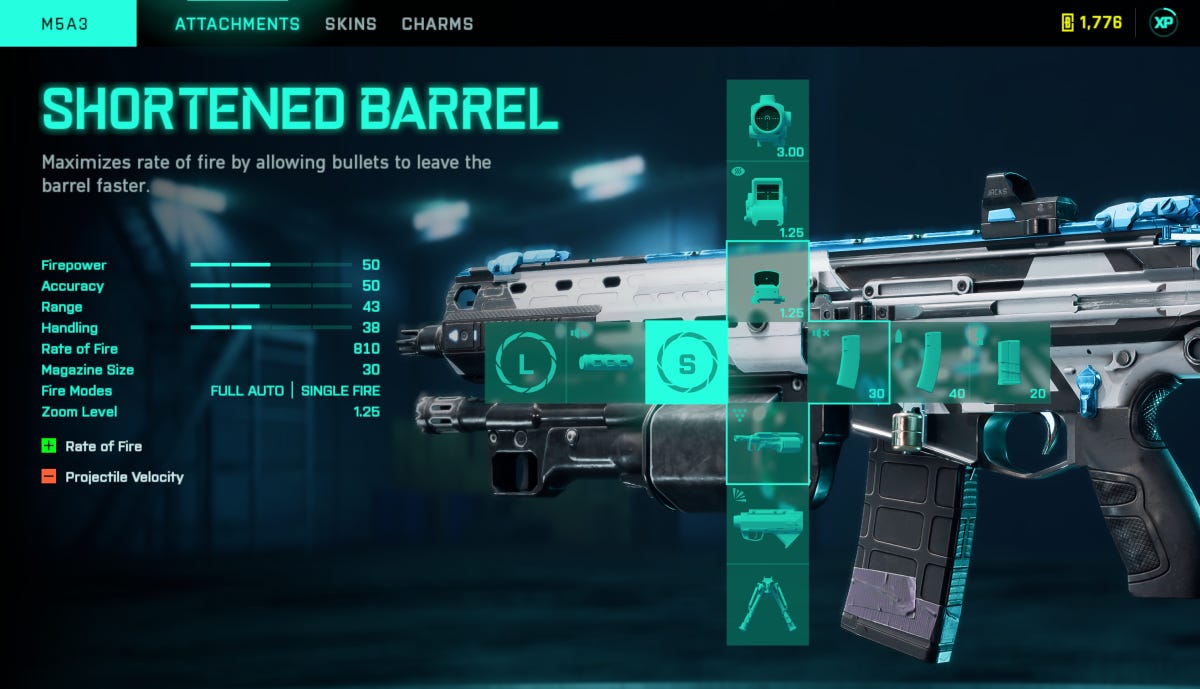
Task: Select the boxy 1.25 holographic sight
Action: (767, 201)
